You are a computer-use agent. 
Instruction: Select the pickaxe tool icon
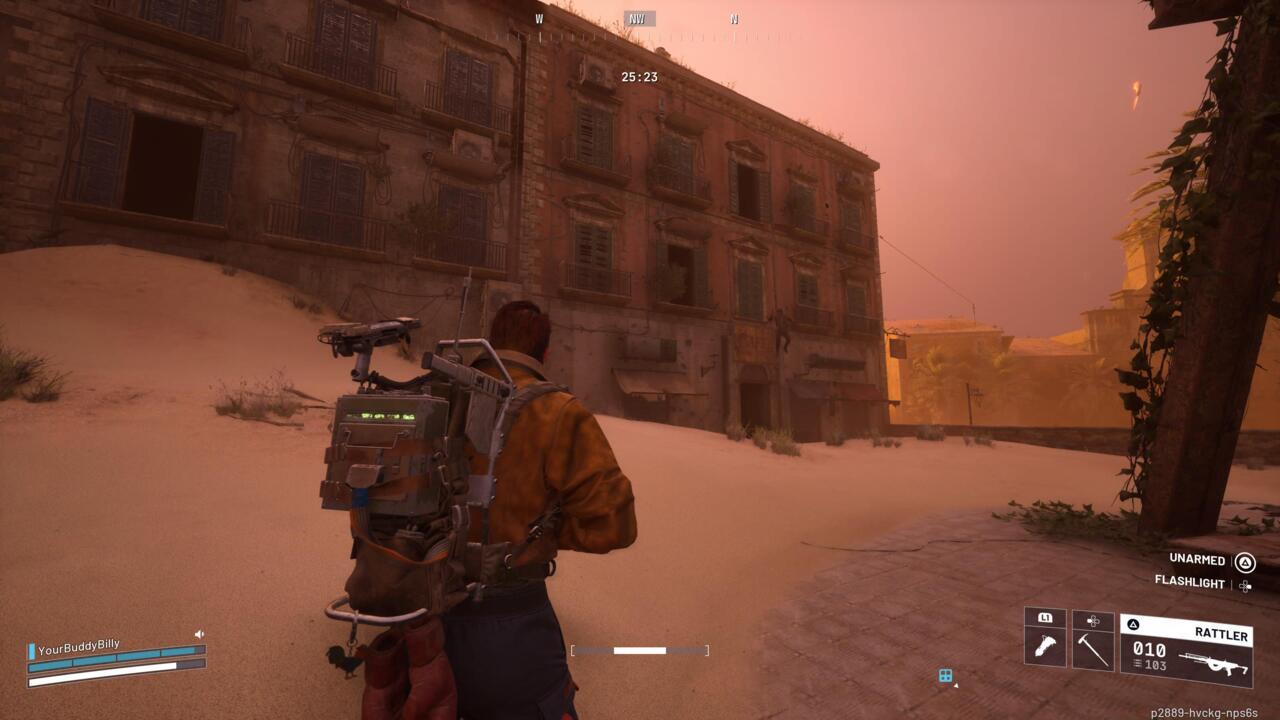pos(1093,651)
